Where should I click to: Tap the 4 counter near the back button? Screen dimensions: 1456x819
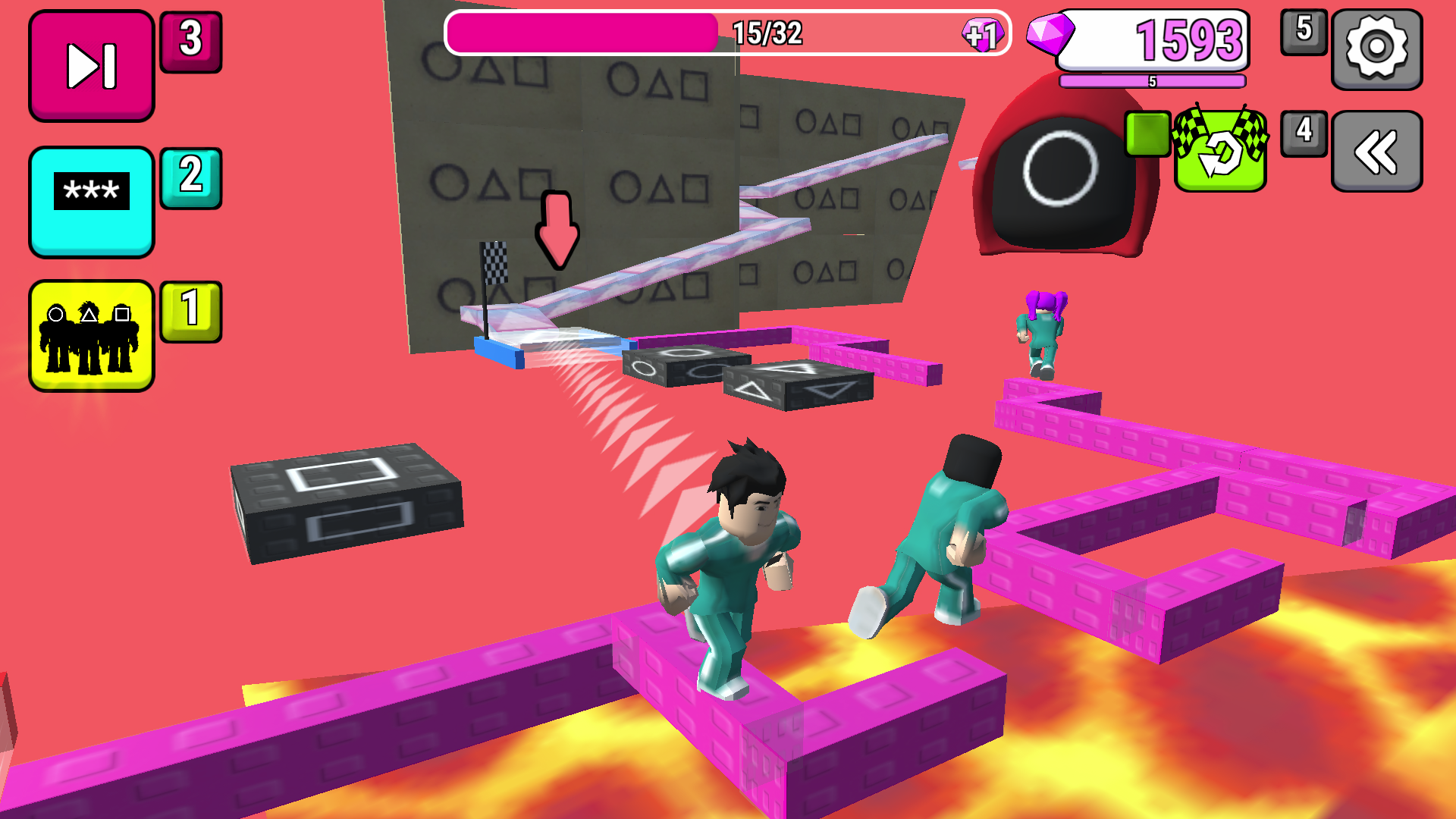pos(1303,130)
